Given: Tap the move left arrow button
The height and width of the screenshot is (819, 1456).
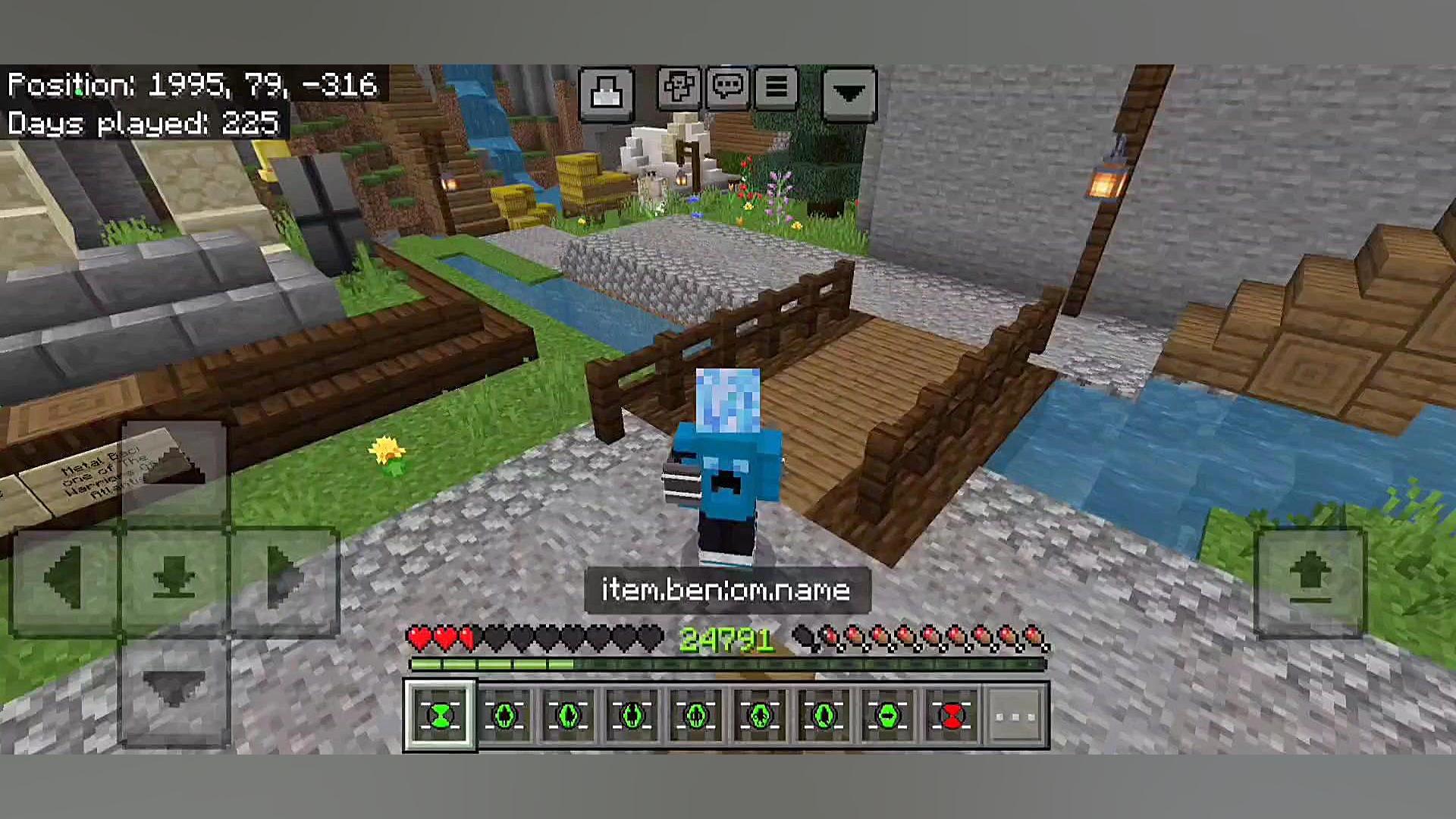Looking at the screenshot, I should click(65, 580).
